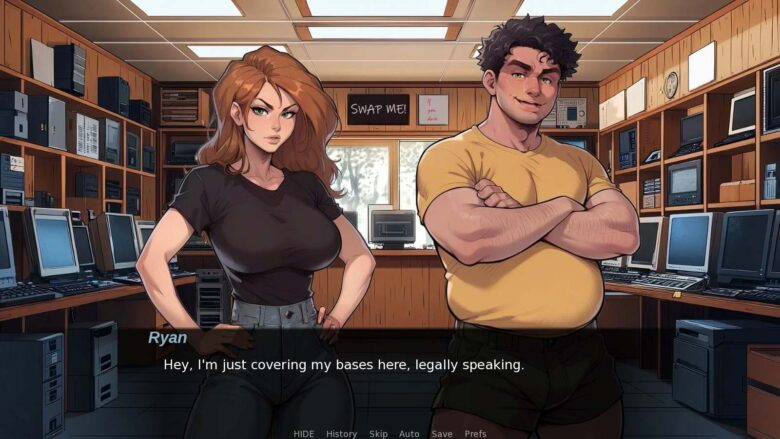
Task: Open Prefs settings
Action: point(476,433)
